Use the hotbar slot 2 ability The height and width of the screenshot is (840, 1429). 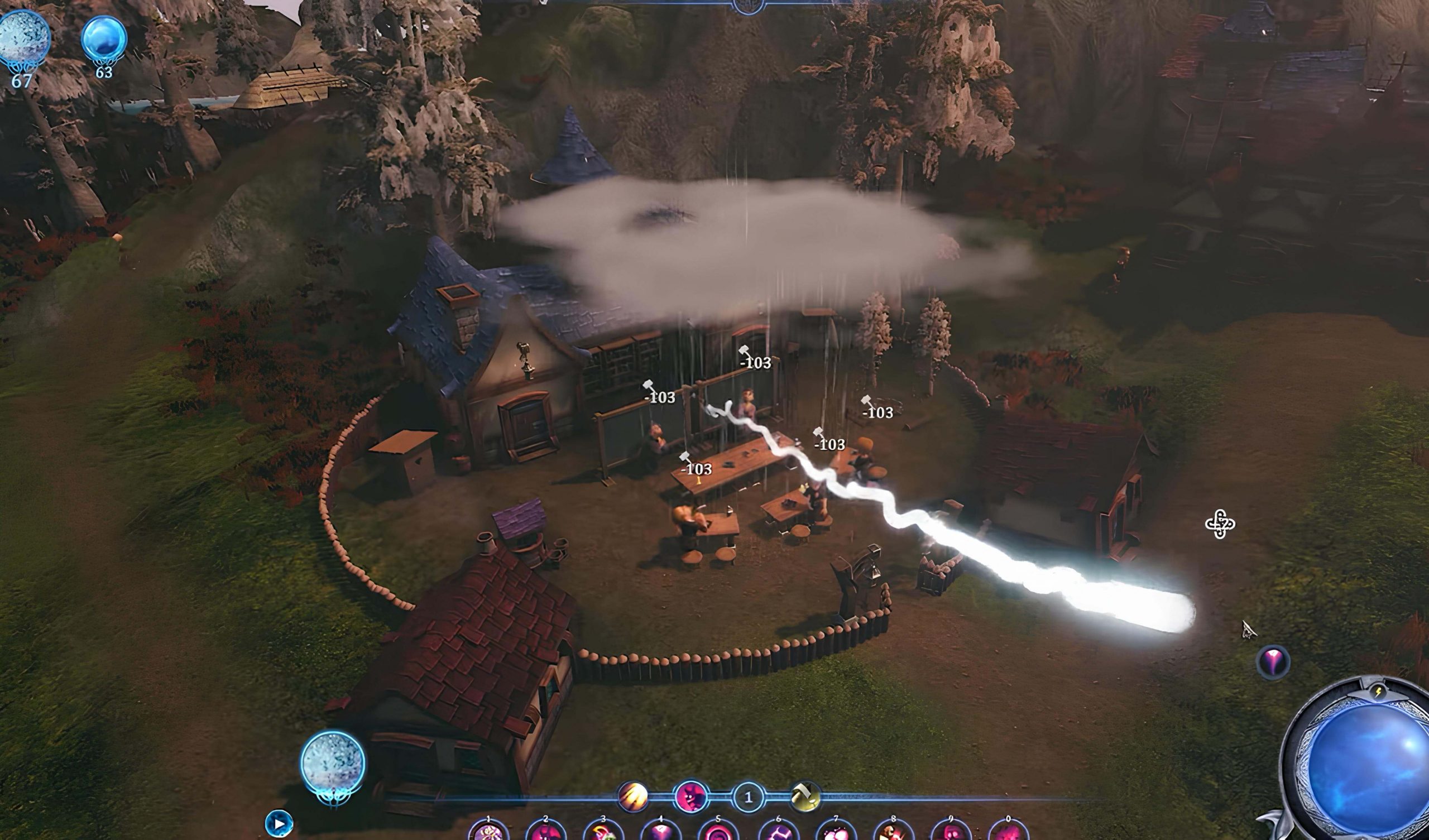point(546,832)
